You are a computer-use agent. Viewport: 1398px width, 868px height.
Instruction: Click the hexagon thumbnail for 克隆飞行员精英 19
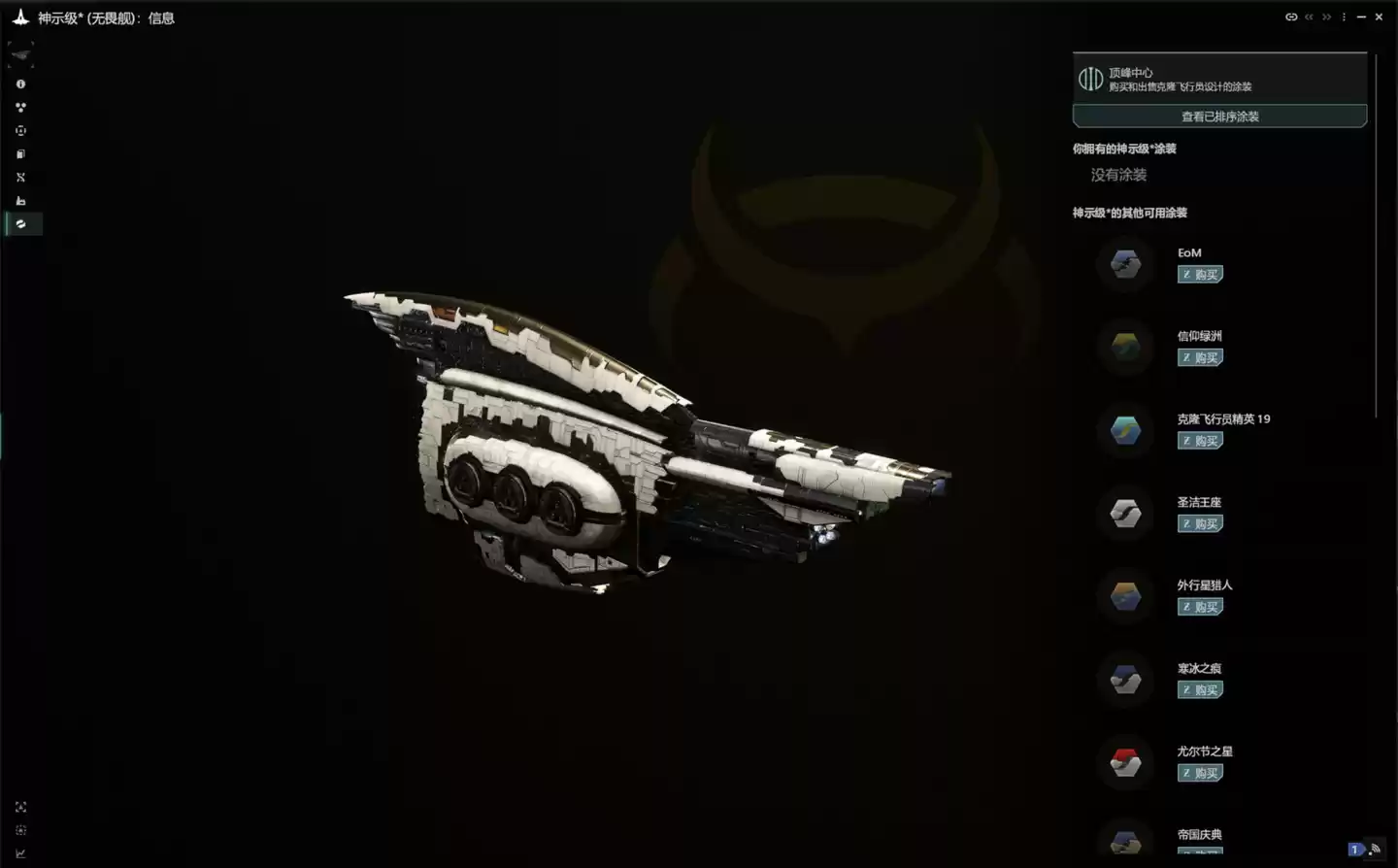pos(1124,430)
